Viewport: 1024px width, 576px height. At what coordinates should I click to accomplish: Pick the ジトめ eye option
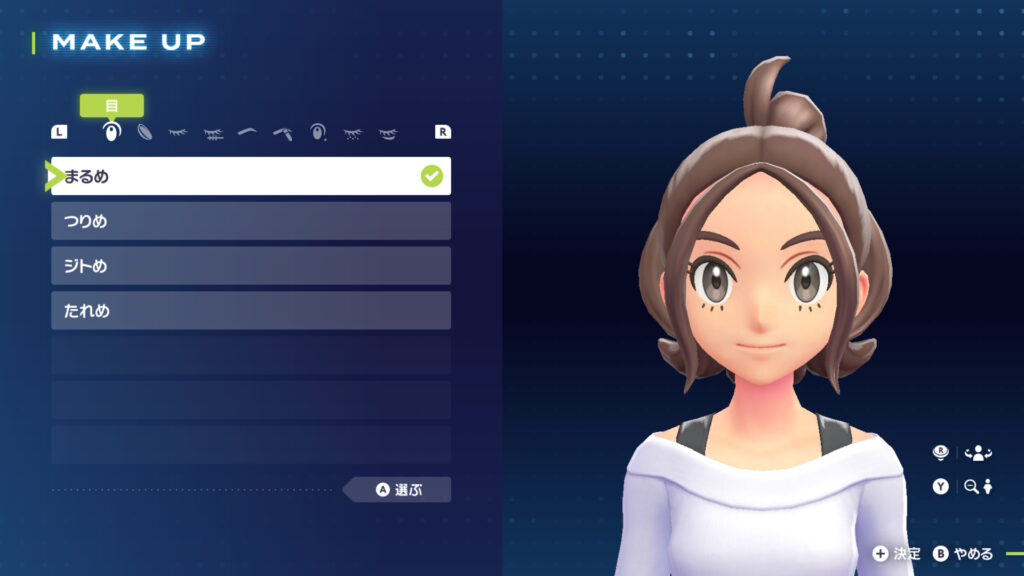(250, 266)
